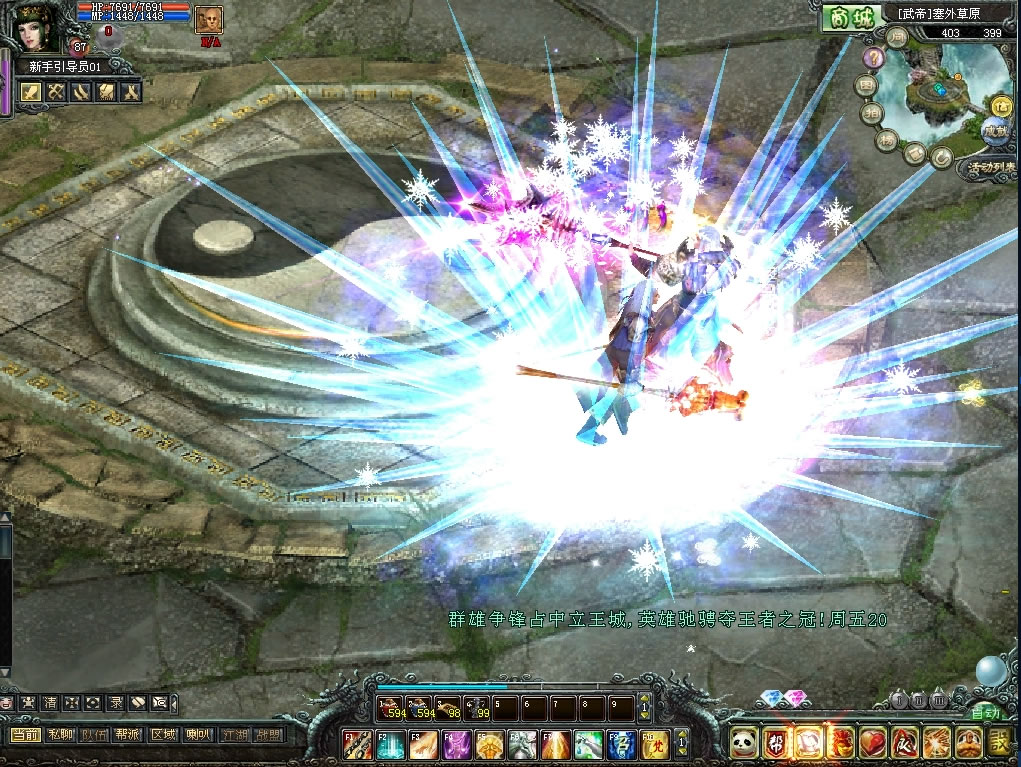Switch to the 私聊 private chat tab
This screenshot has width=1021, height=767.
click(61, 735)
